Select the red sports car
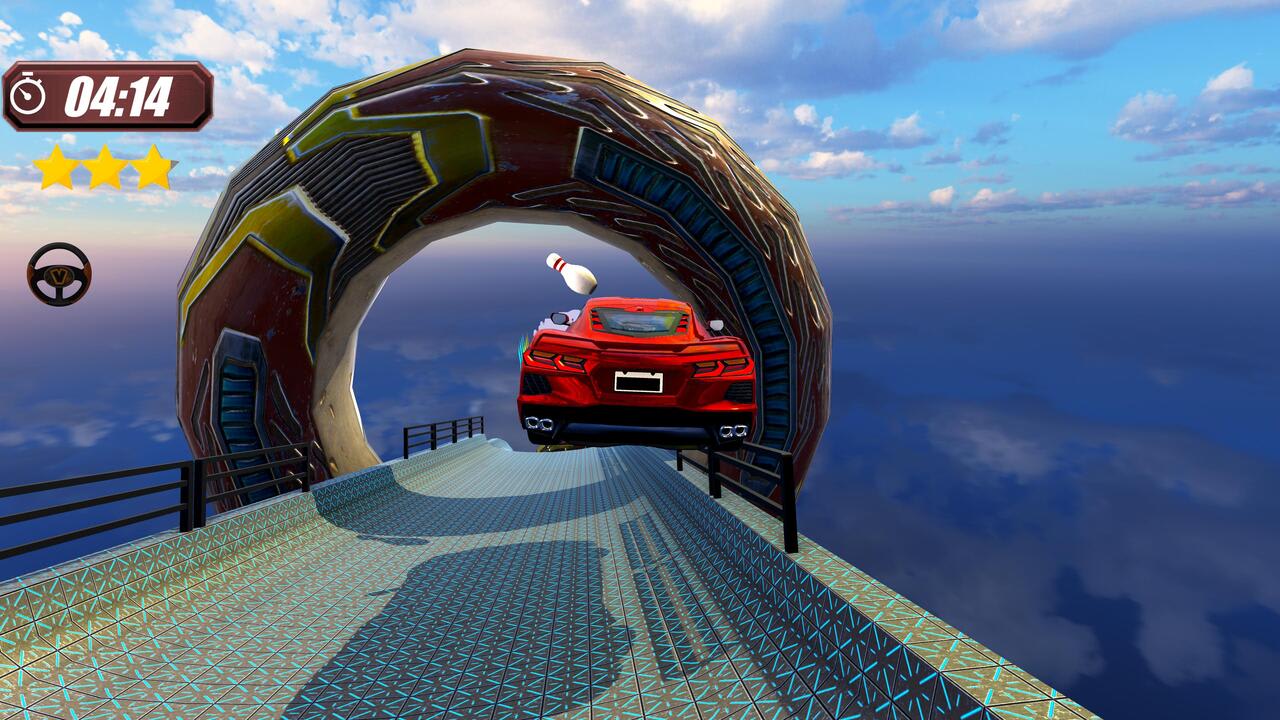Image resolution: width=1280 pixels, height=720 pixels. (x=635, y=370)
